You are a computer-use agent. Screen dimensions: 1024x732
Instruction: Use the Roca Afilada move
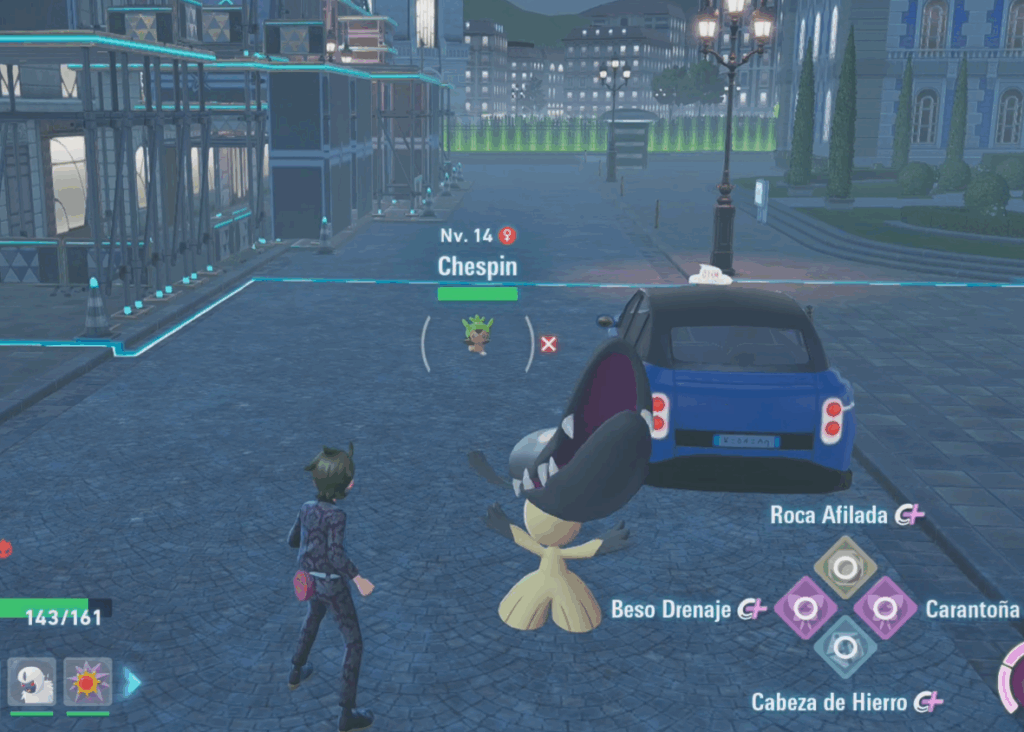coord(845,567)
